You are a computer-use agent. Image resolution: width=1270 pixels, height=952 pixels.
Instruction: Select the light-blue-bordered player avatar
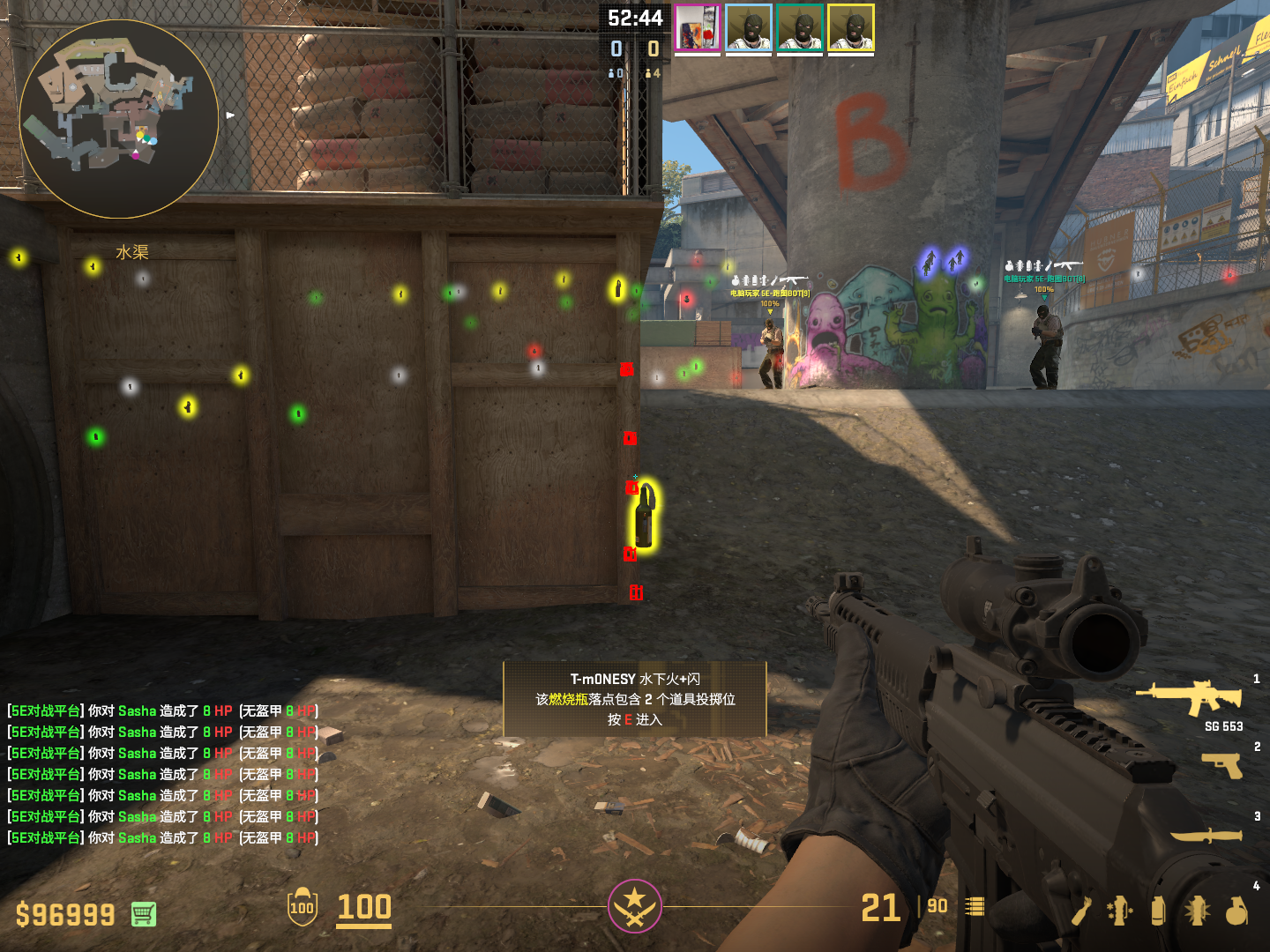point(749,27)
